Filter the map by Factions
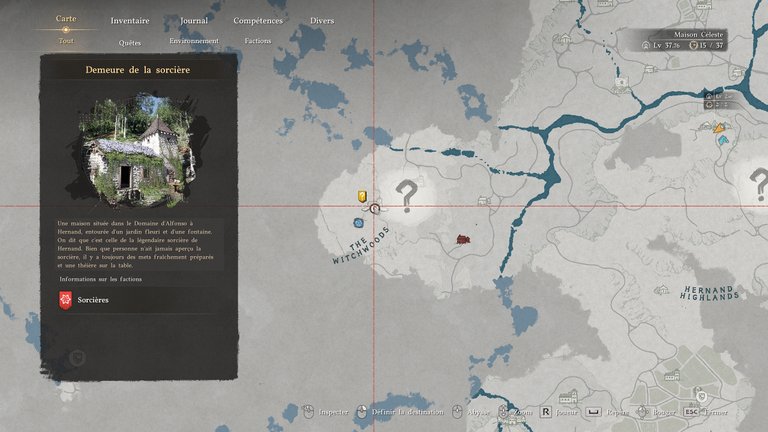The height and width of the screenshot is (432, 768). click(258, 42)
